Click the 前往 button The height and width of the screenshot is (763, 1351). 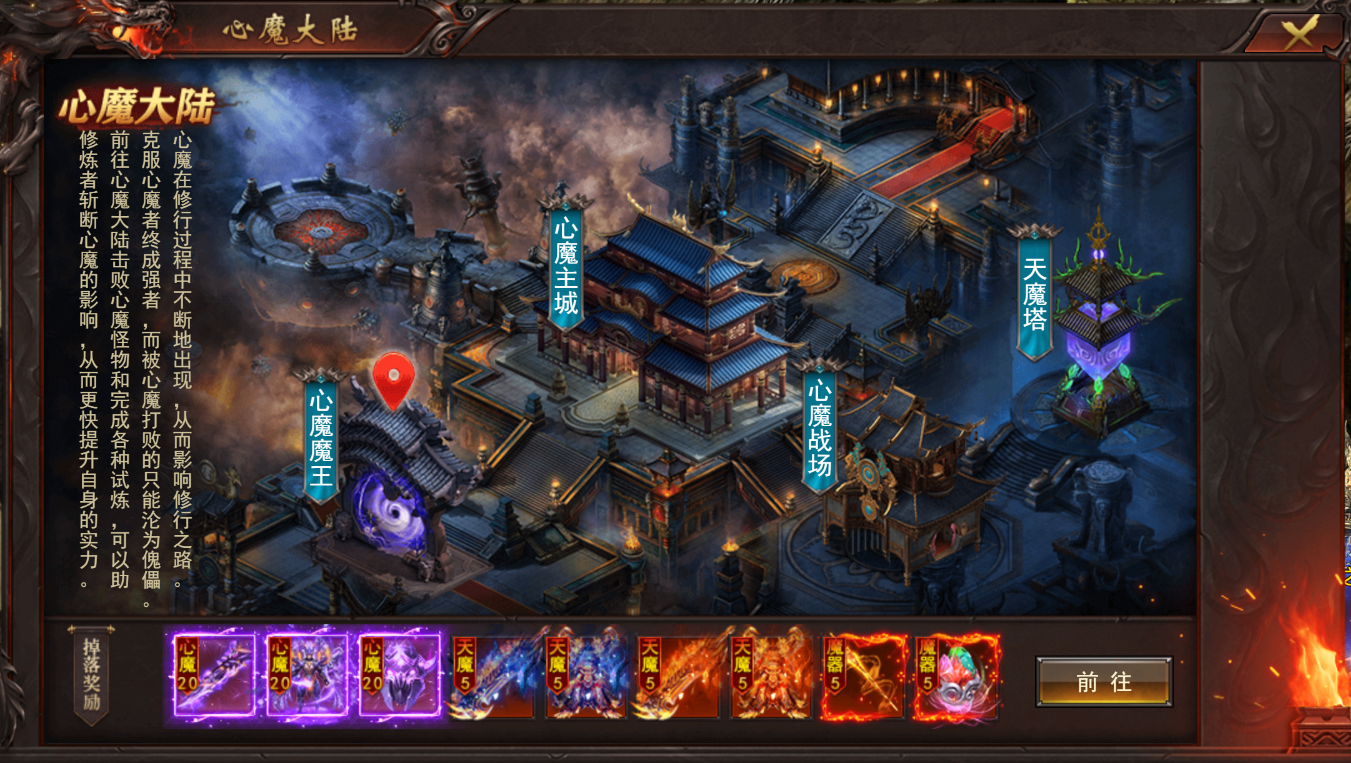(x=1103, y=682)
